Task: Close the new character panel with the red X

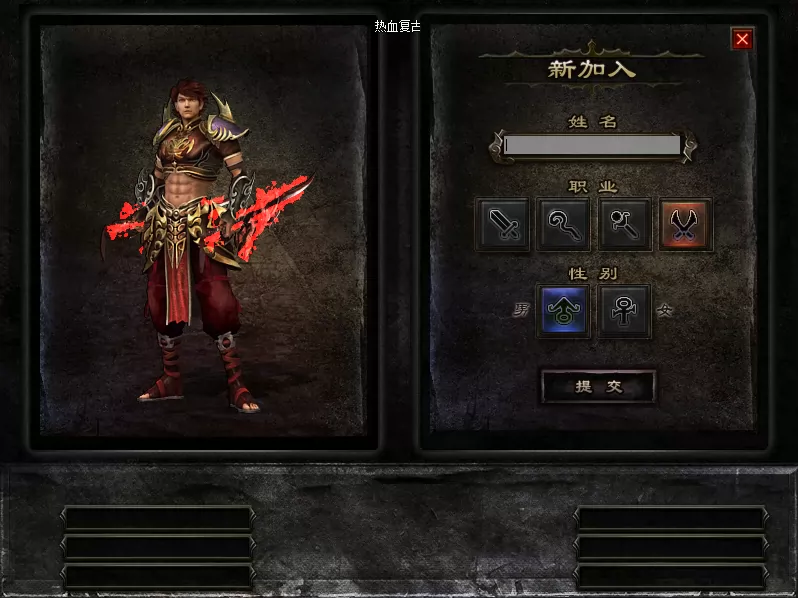Action: 742,39
